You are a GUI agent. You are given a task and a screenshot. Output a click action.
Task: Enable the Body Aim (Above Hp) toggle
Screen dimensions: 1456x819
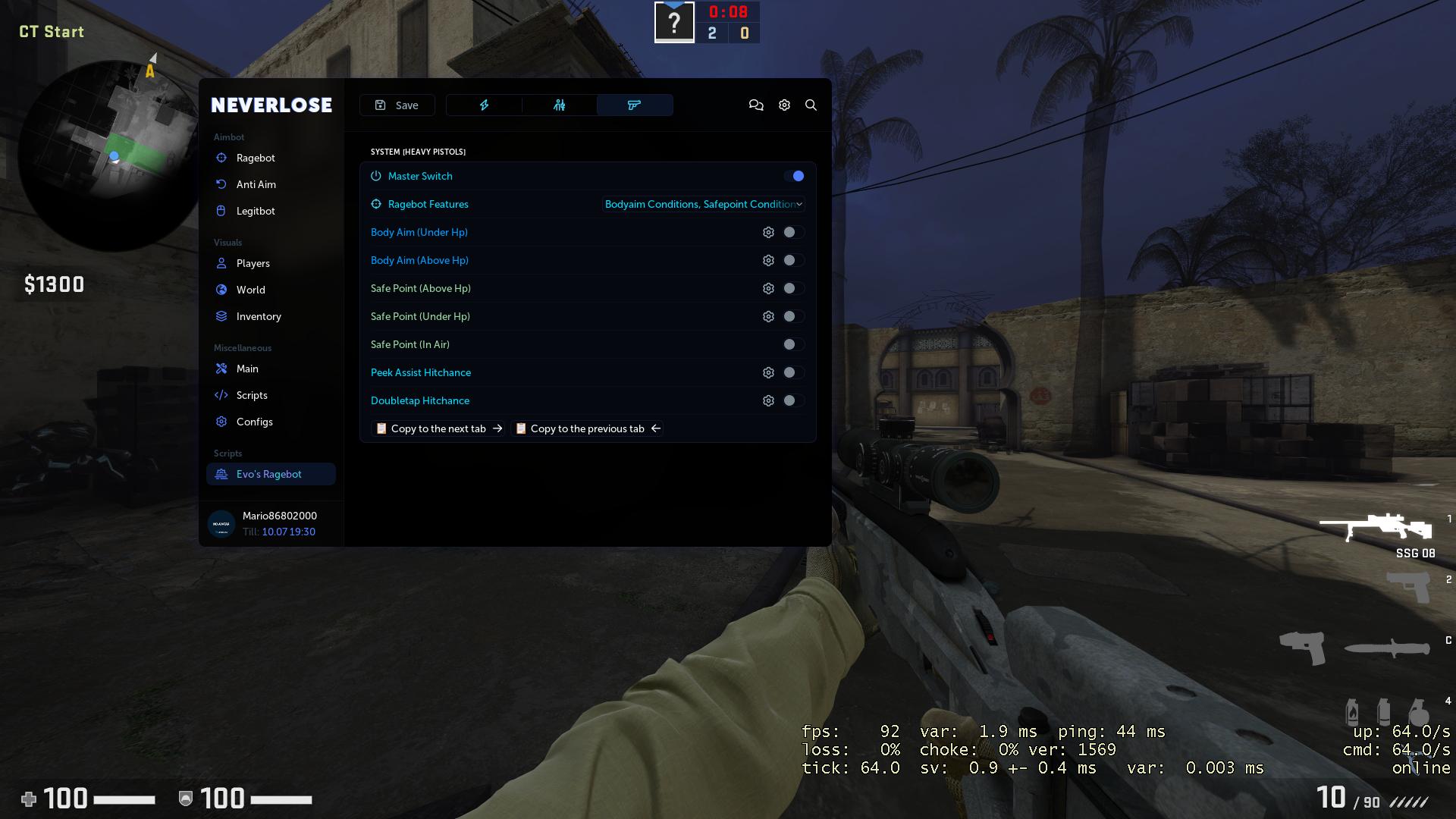pyautogui.click(x=793, y=260)
